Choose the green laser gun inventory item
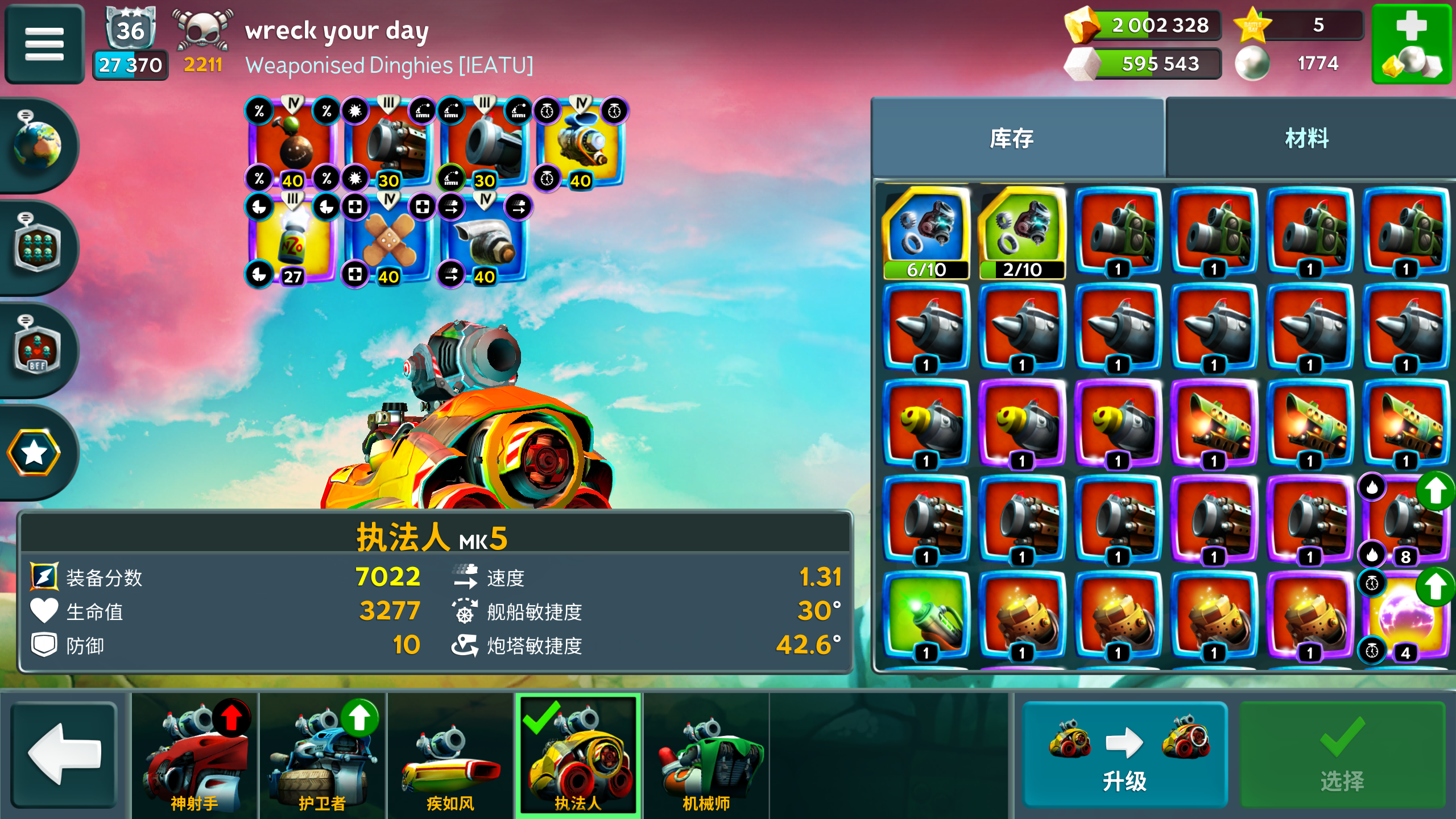 pyautogui.click(x=926, y=618)
